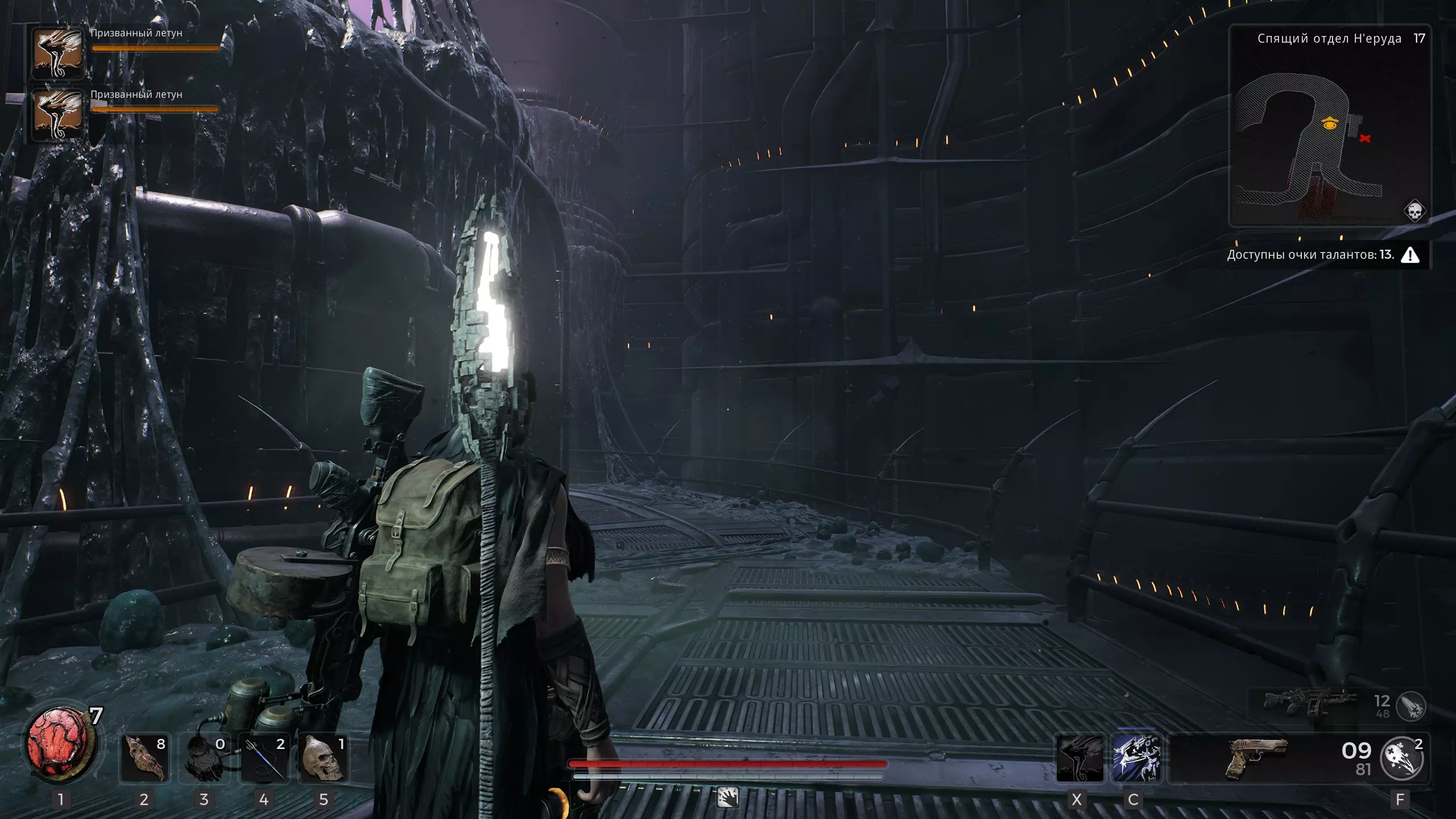Select the red X marker on minimap
Viewport: 1456px width, 819px height.
point(1364,138)
